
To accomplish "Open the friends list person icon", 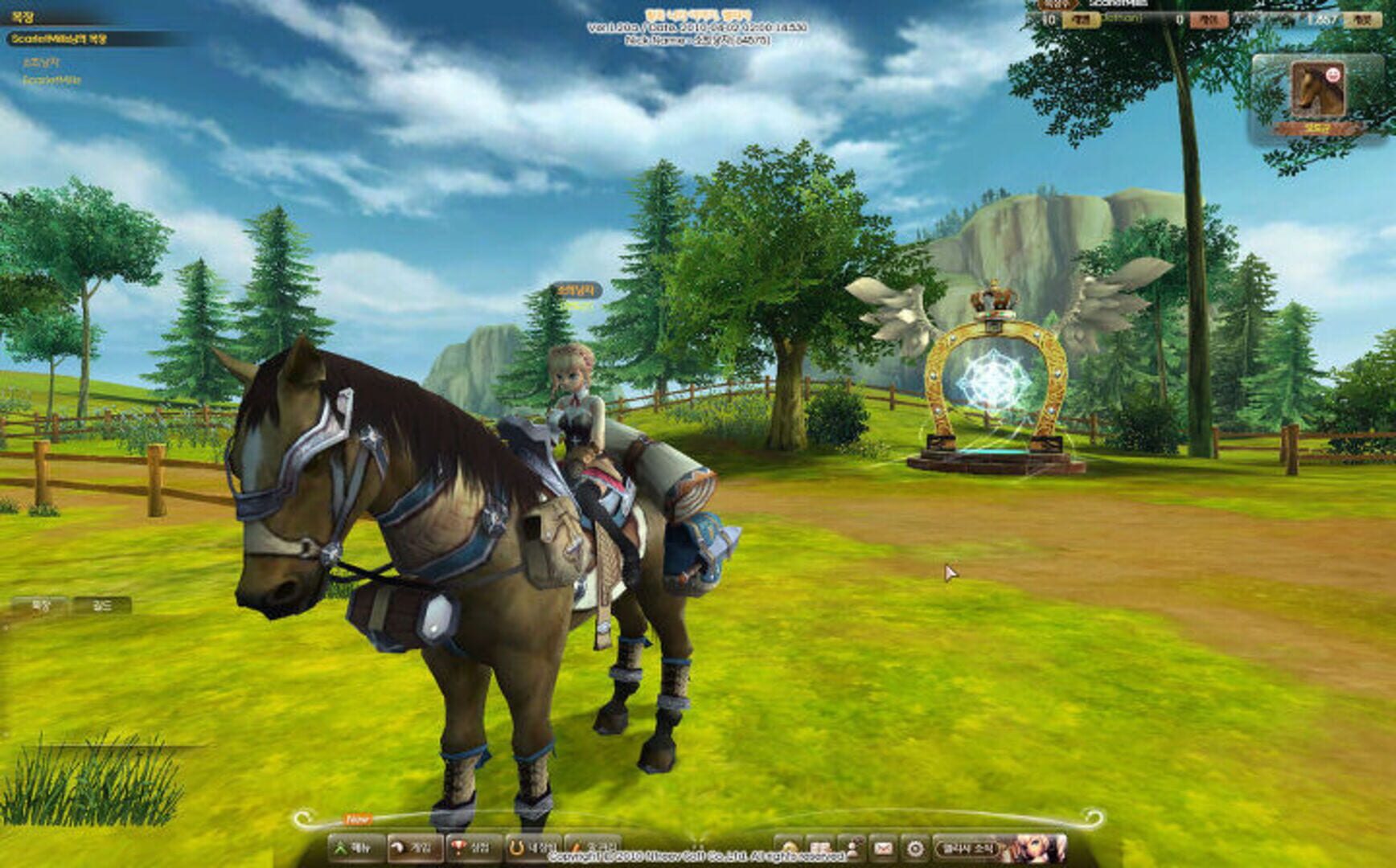I will tap(854, 848).
